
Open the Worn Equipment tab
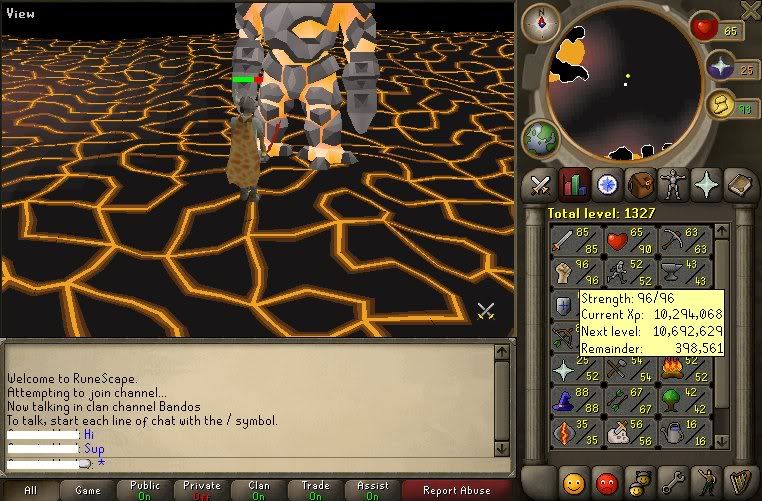pyautogui.click(x=673, y=184)
